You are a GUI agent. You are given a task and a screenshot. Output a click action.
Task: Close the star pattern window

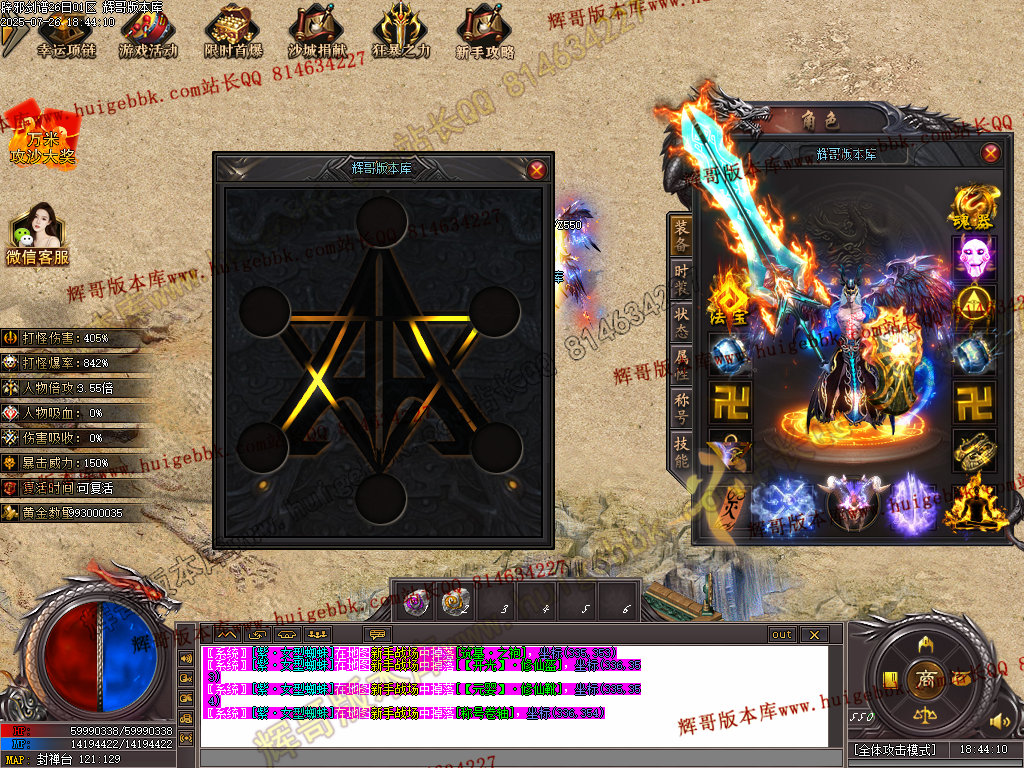pos(537,169)
